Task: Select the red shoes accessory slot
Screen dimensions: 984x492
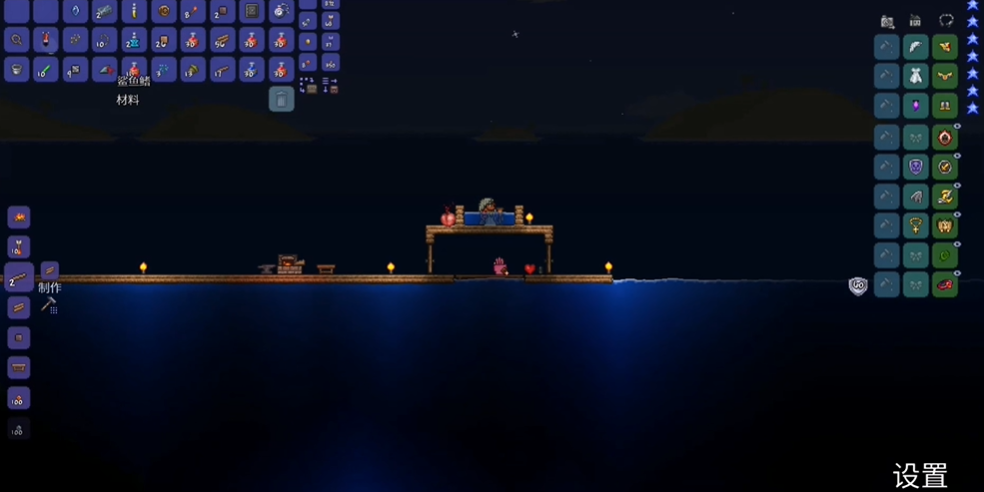Action: click(x=944, y=285)
